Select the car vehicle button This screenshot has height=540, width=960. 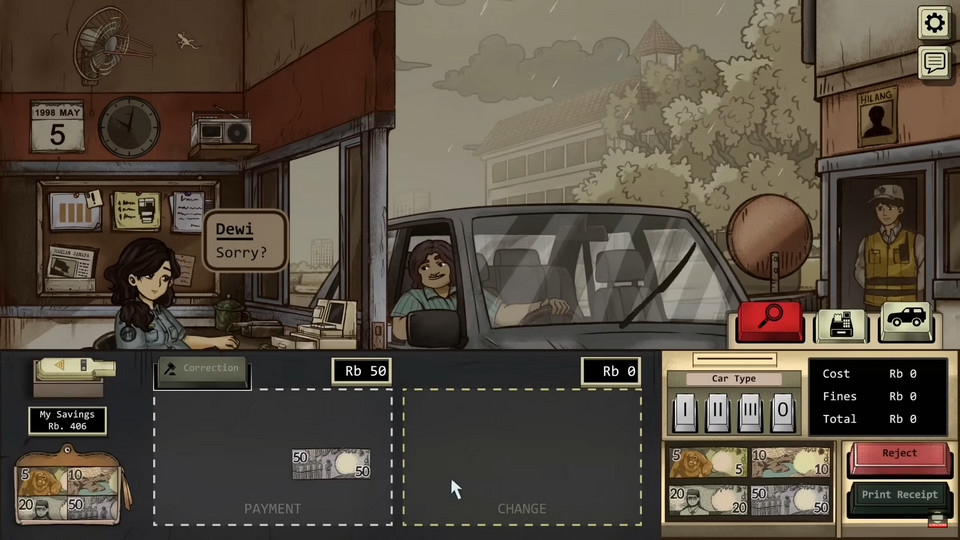[x=906, y=321]
